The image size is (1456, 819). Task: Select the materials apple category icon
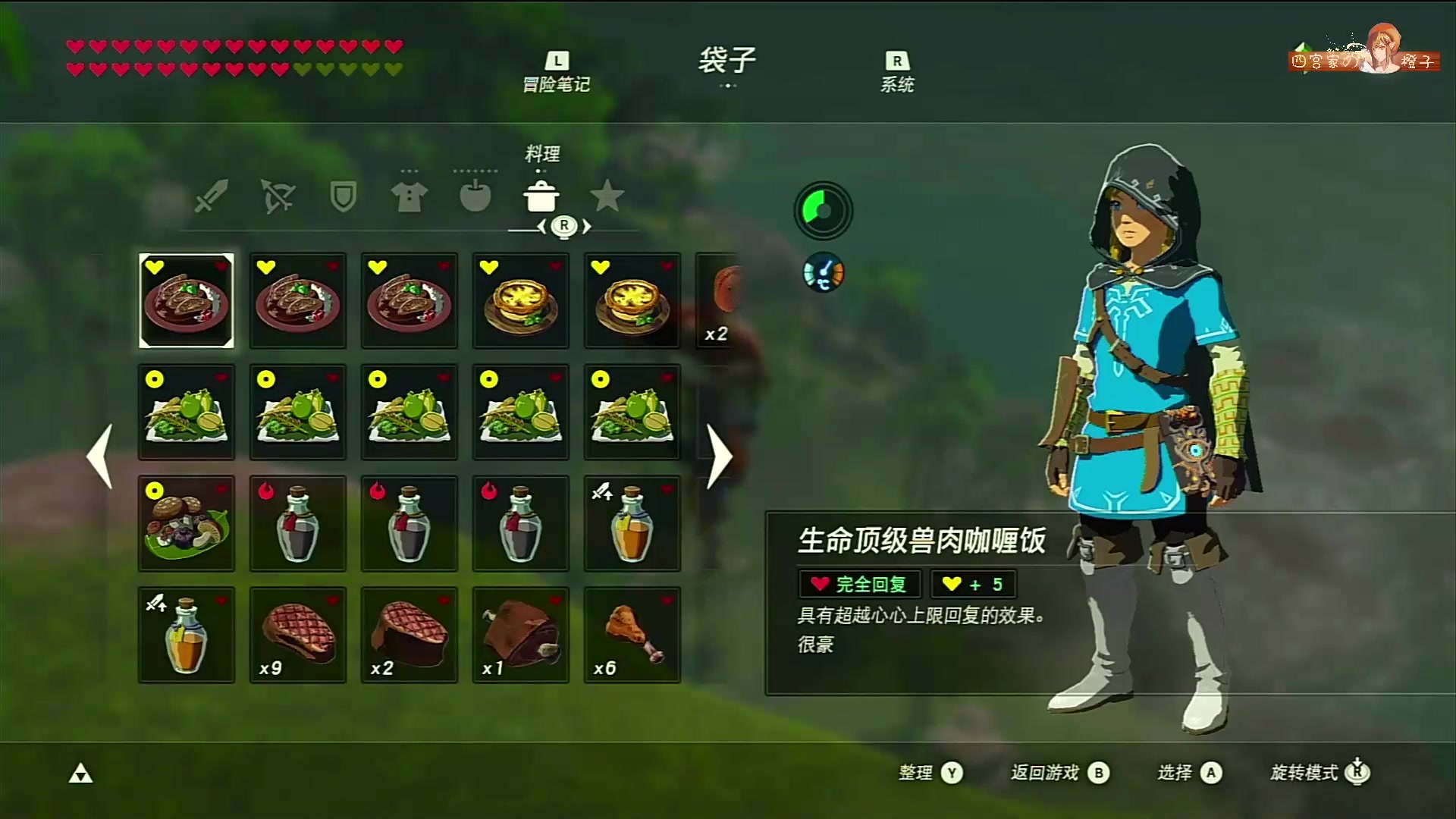tap(475, 196)
